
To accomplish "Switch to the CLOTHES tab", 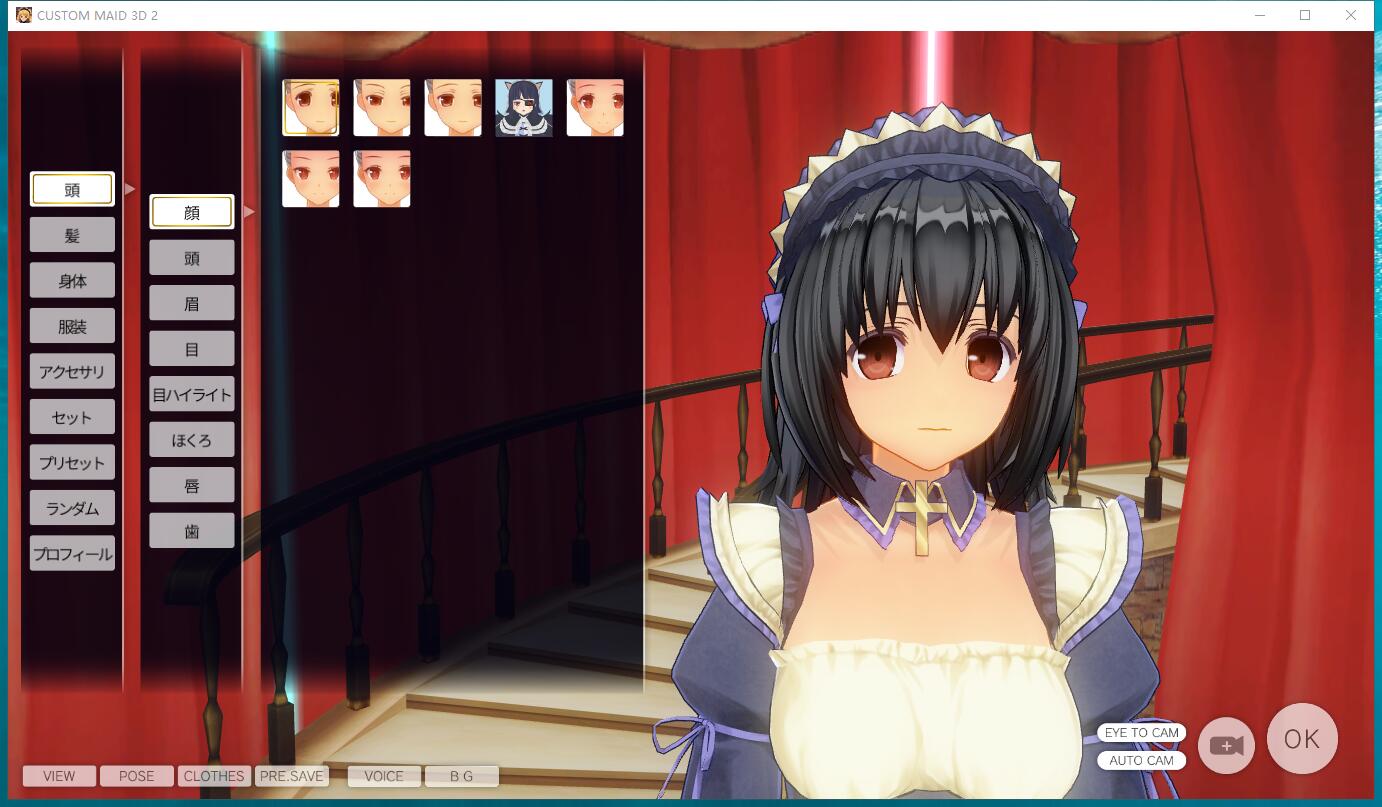I will (213, 776).
